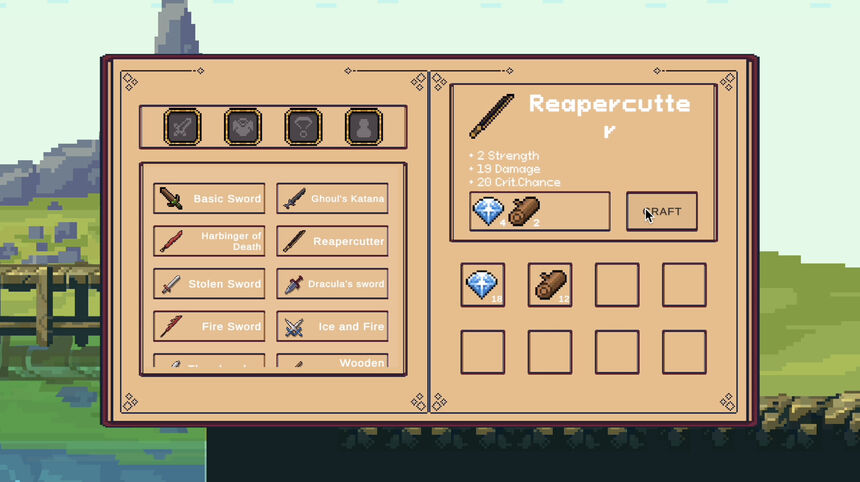Image resolution: width=860 pixels, height=482 pixels.
Task: Open the armor crafting tab
Action: tap(243, 127)
